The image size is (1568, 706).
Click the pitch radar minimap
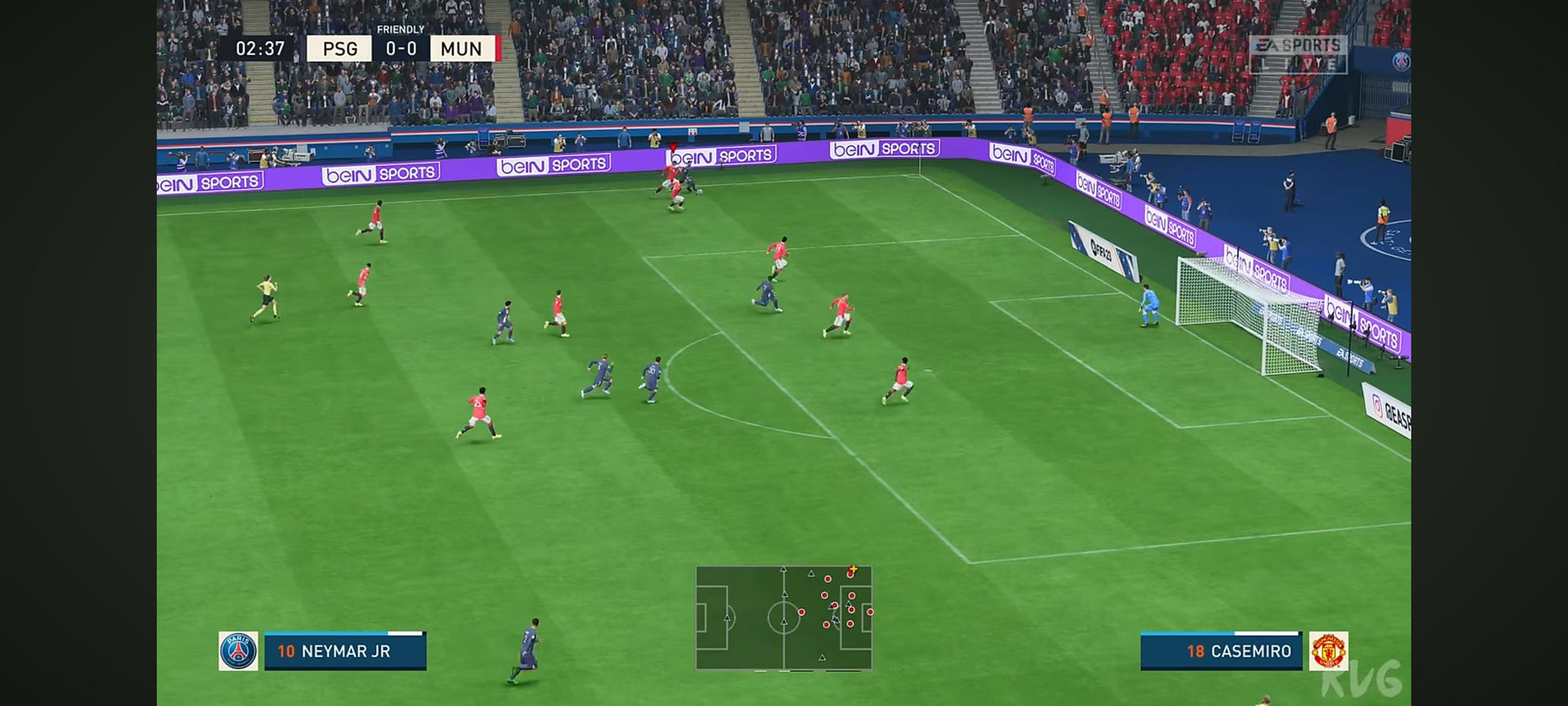tap(783, 617)
